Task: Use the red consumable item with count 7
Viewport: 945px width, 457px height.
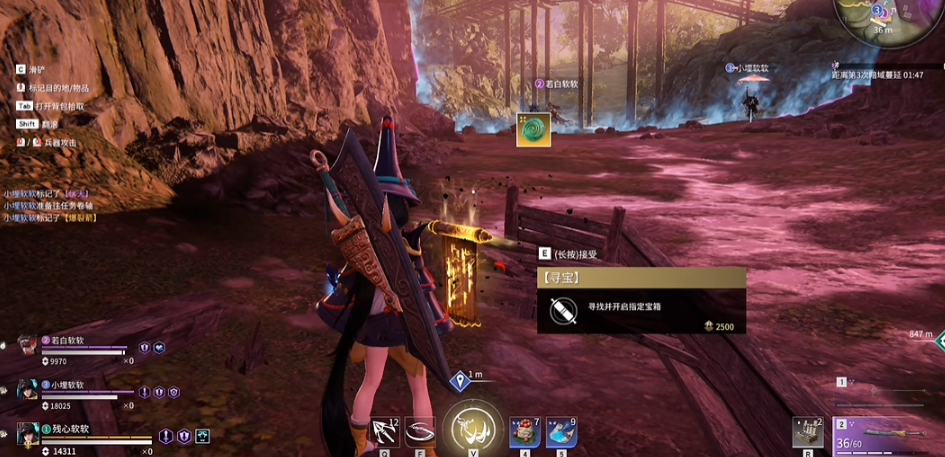Action: (524, 431)
